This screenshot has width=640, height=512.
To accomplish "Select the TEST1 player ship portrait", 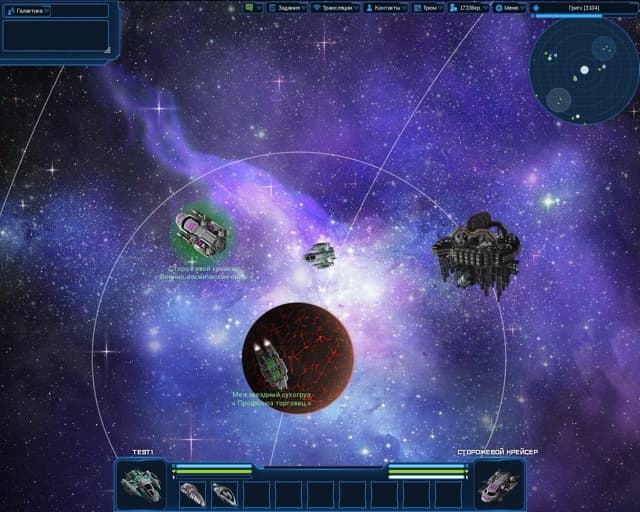I will click(x=140, y=484).
